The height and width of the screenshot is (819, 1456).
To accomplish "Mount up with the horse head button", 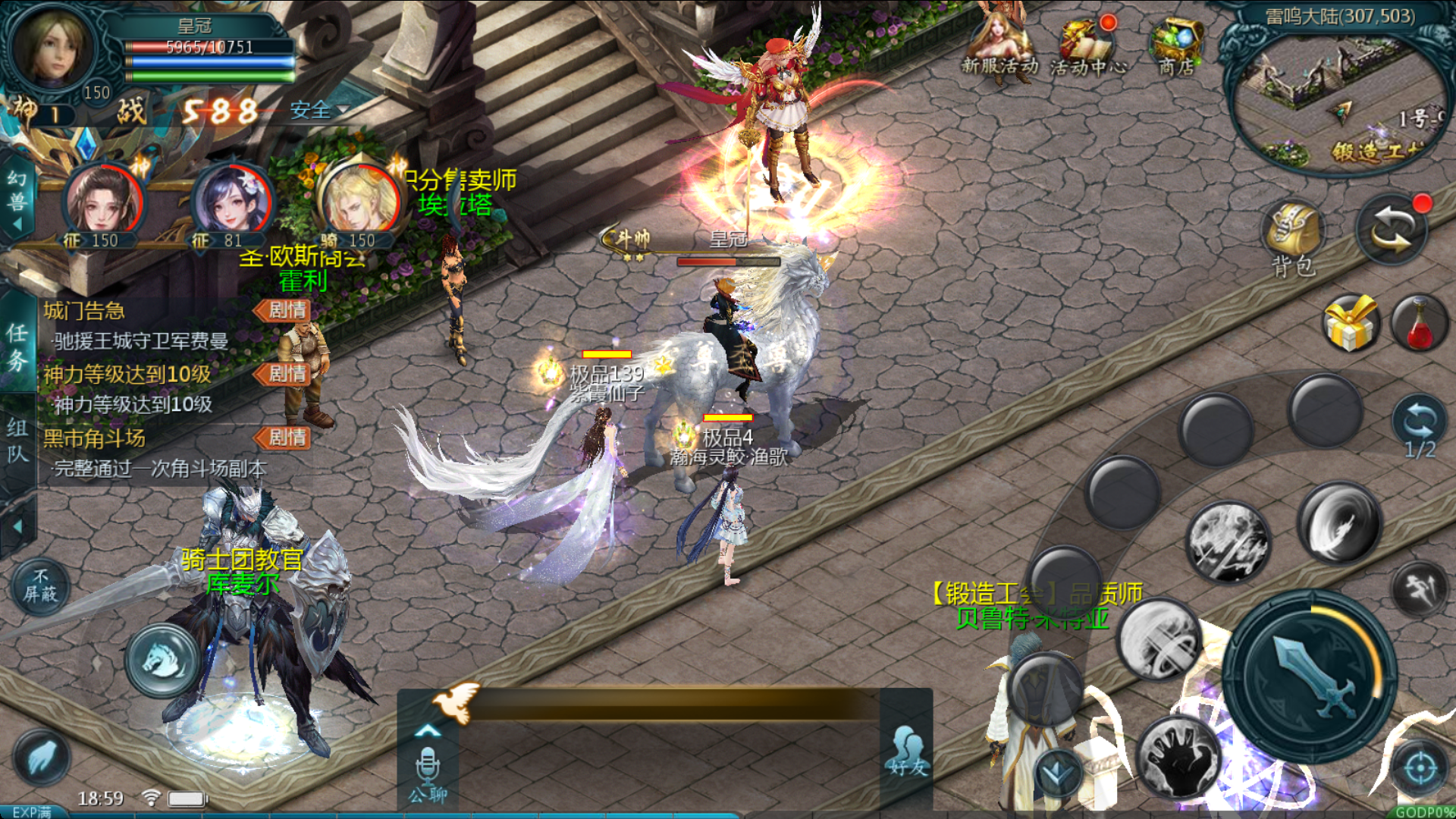I will [x=163, y=660].
